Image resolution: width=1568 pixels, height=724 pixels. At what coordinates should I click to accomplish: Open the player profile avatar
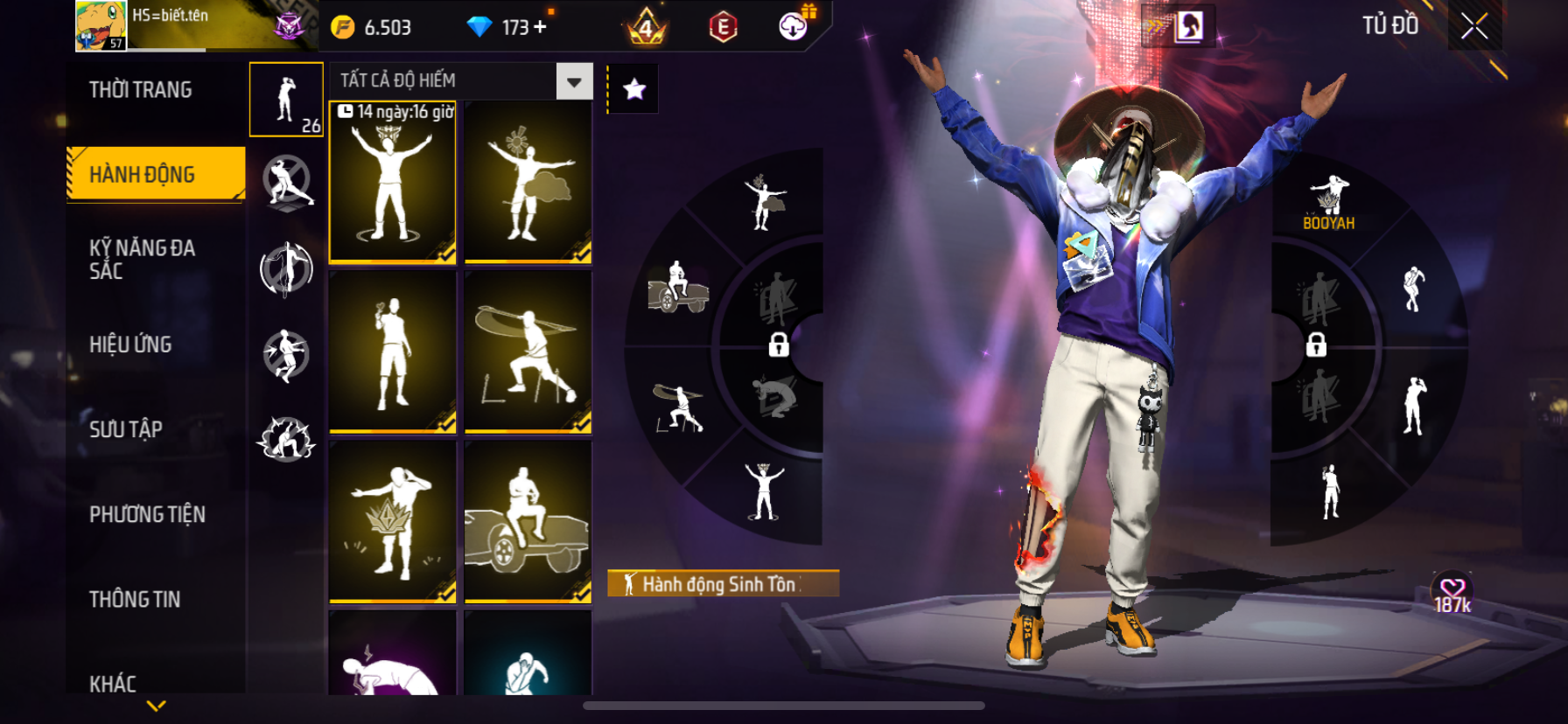point(101,25)
